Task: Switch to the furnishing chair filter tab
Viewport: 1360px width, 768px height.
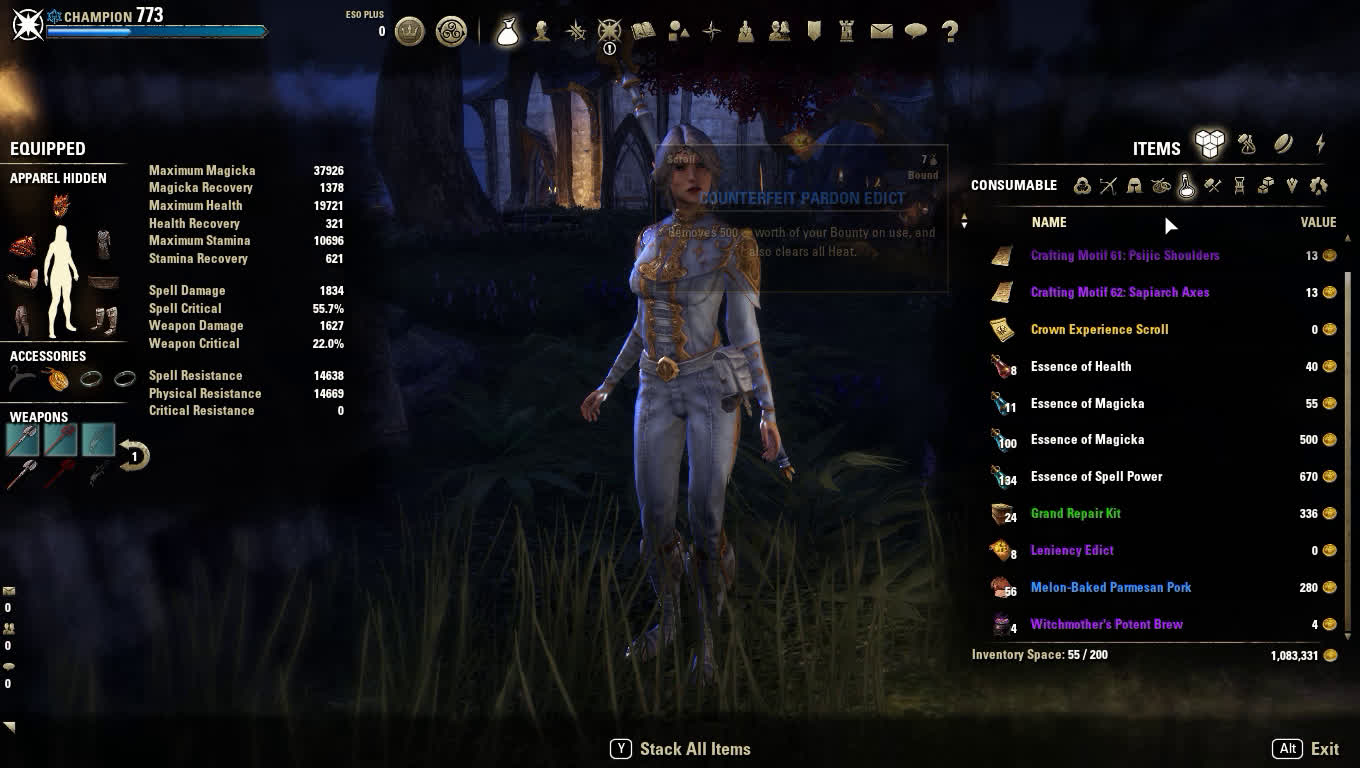Action: click(1239, 185)
